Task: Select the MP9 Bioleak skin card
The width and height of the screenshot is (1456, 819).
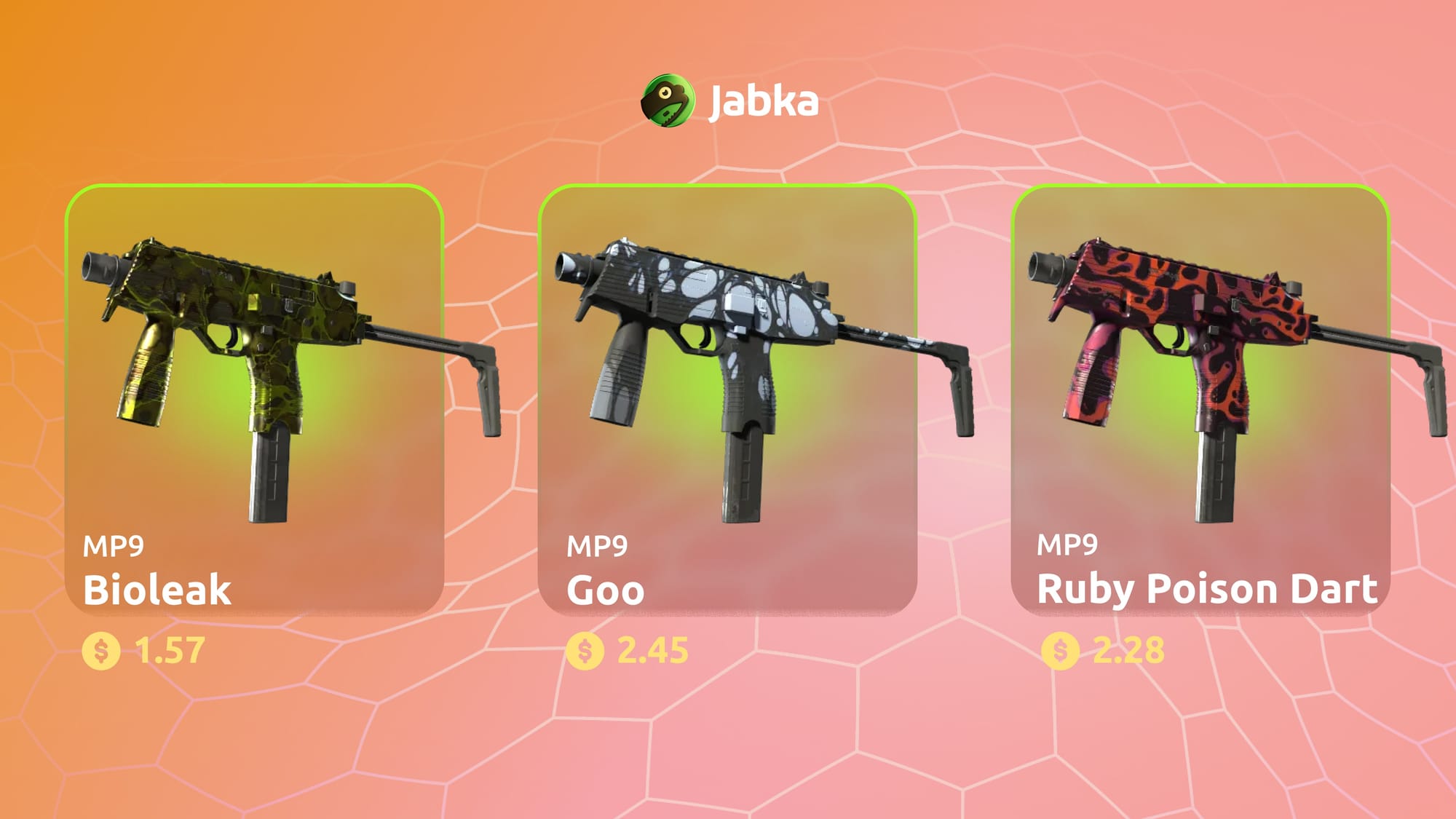Action: point(254,400)
